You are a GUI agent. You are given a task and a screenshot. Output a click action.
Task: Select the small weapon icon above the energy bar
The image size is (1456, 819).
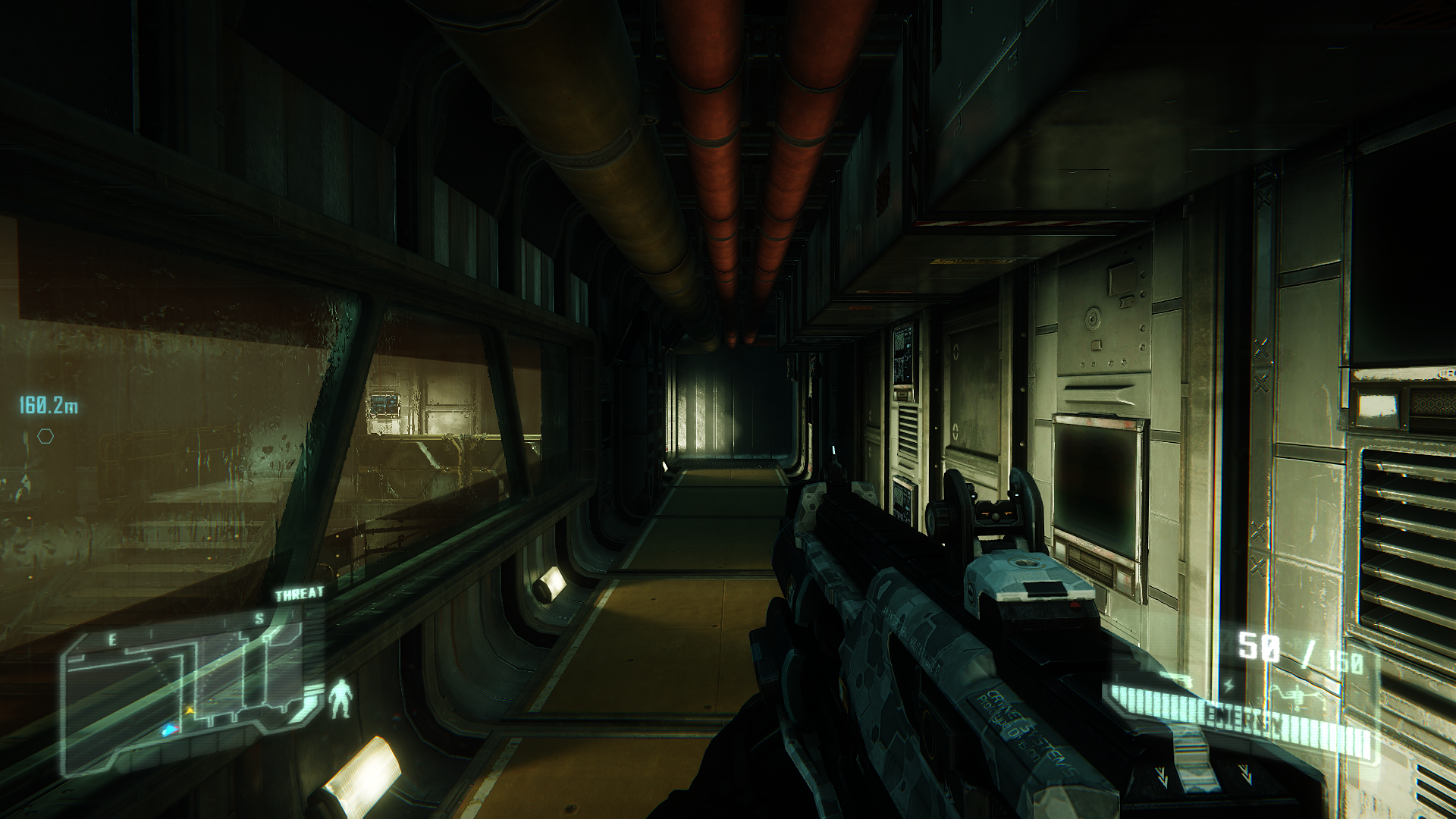click(1180, 679)
